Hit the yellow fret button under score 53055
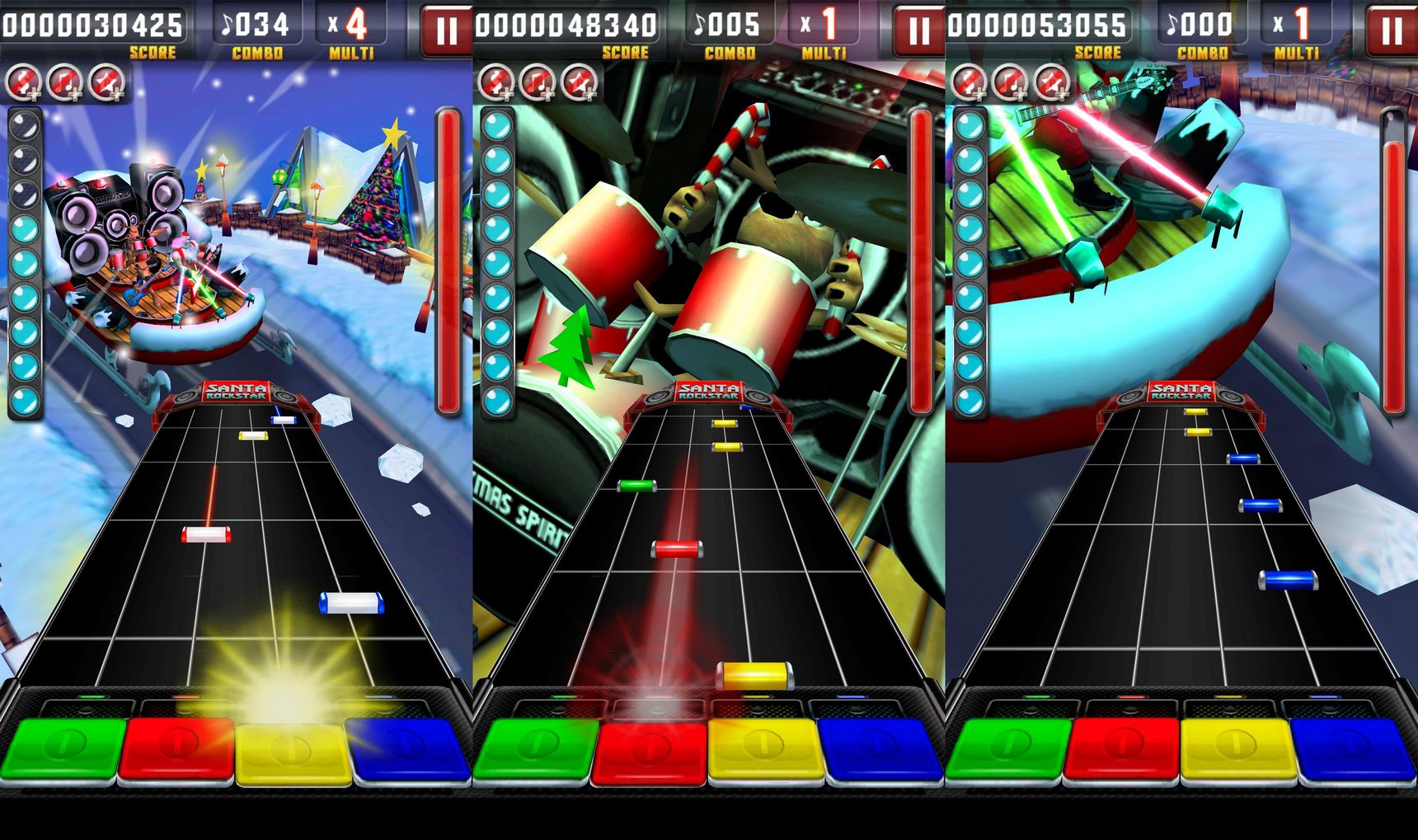Screen dimensions: 1418x840 coord(1237,749)
